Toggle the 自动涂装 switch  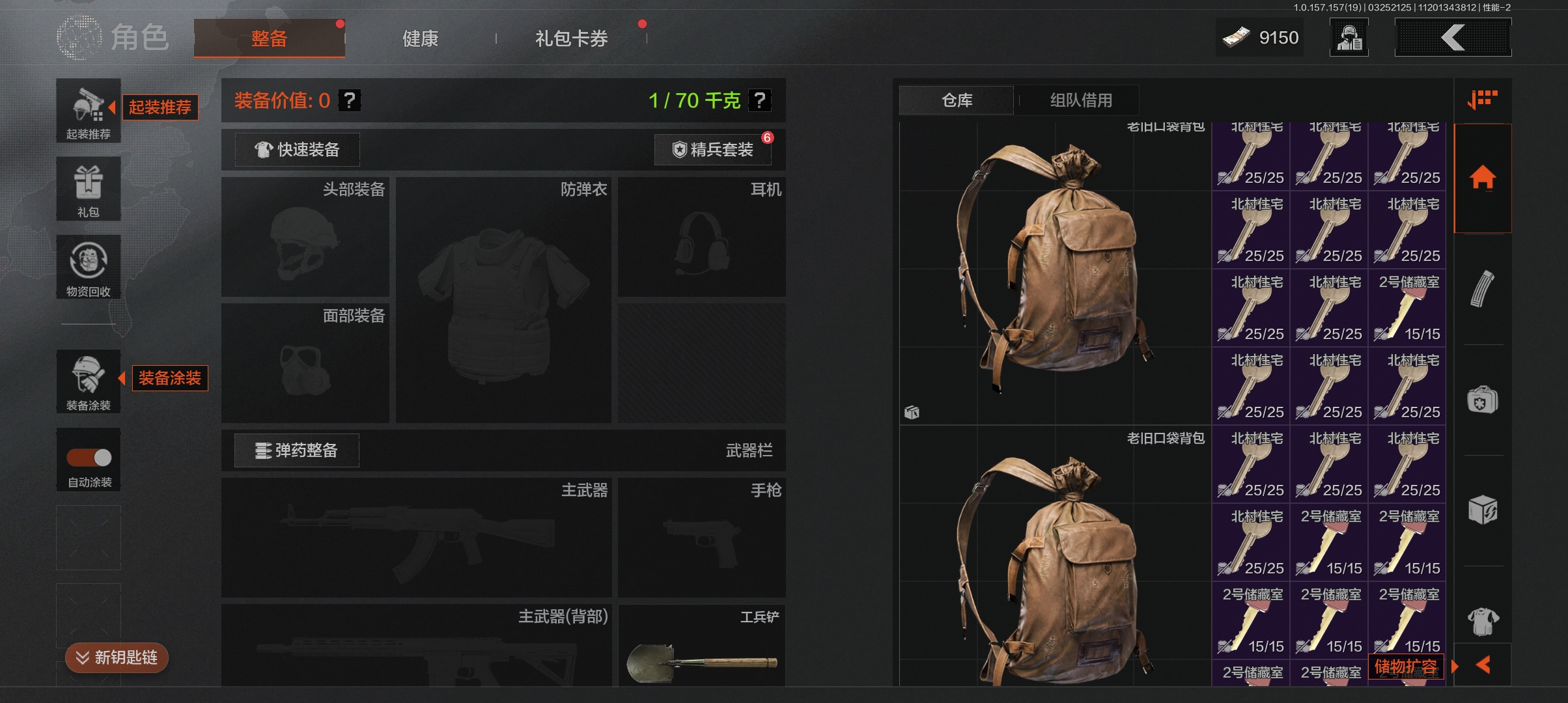[x=89, y=458]
